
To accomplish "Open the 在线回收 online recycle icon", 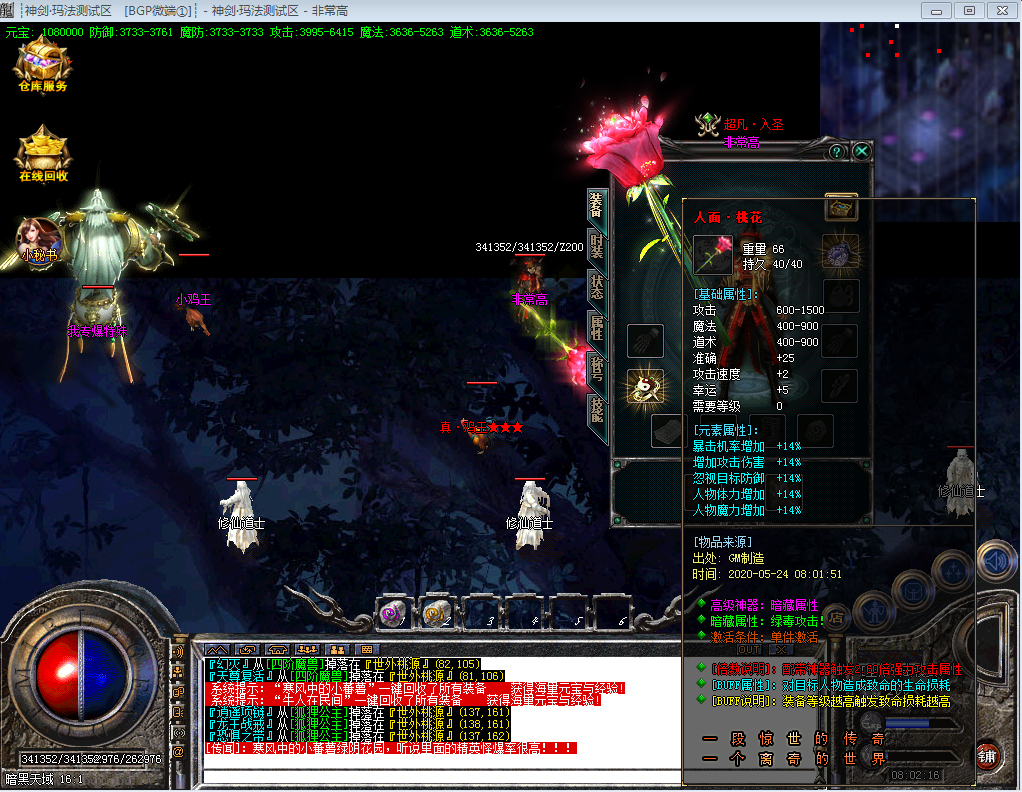I will 43,154.
